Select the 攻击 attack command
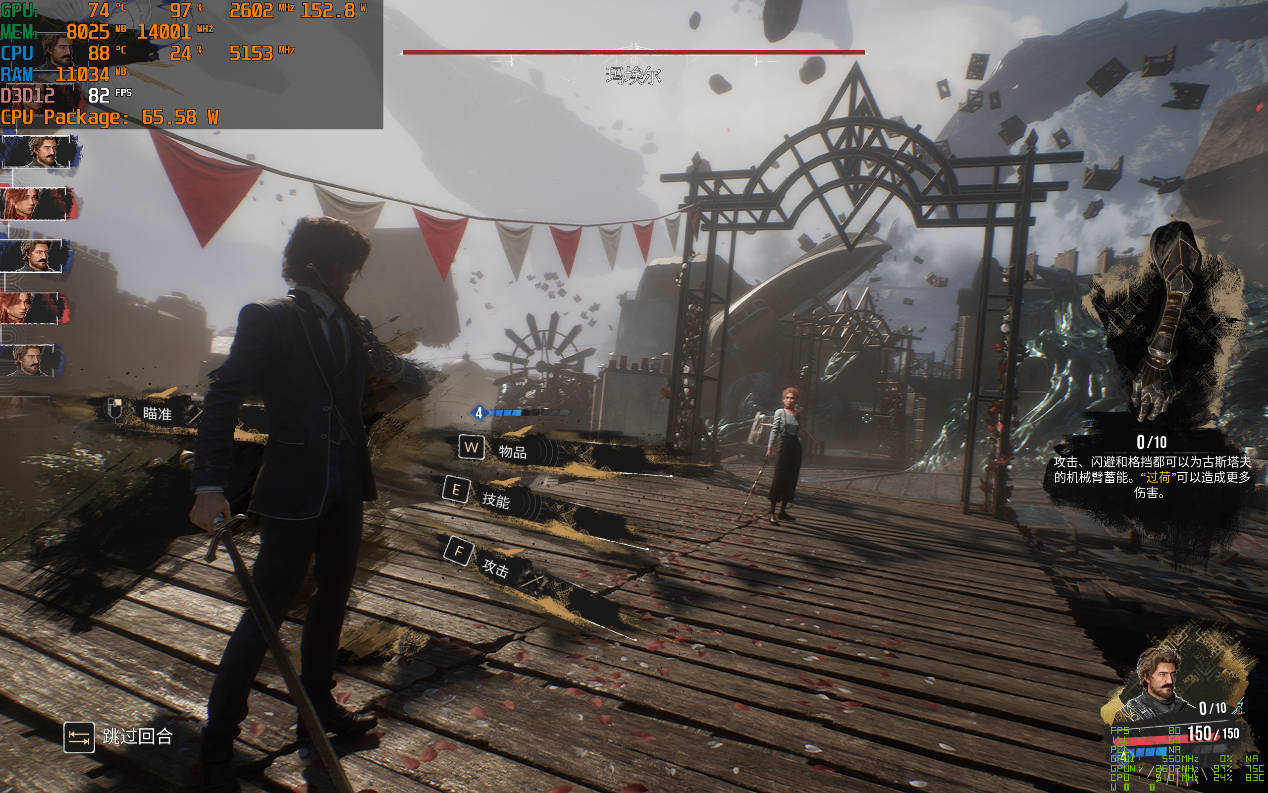 [x=495, y=567]
